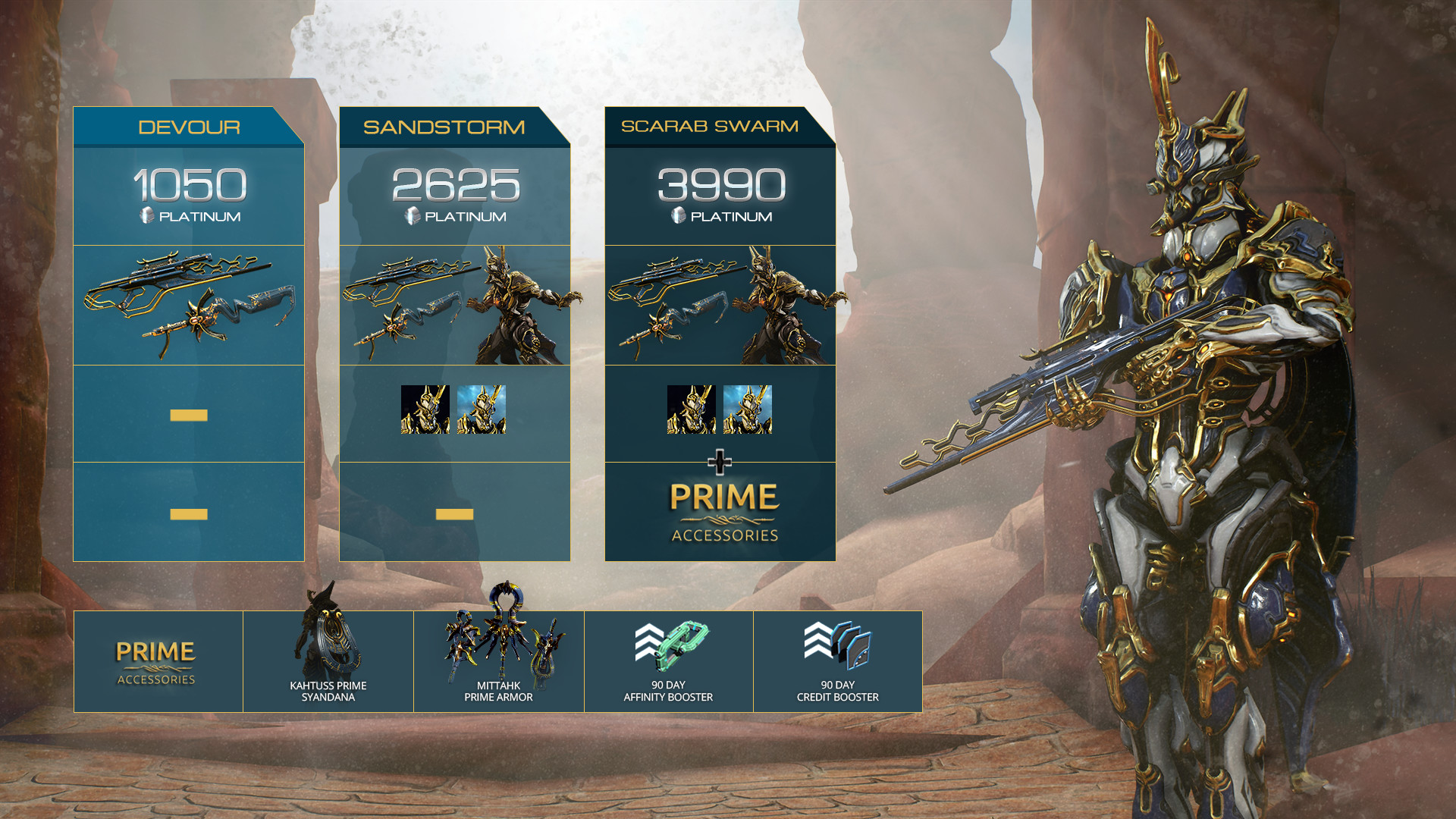
Task: Choose the Sandstorm pack
Action: point(444,127)
